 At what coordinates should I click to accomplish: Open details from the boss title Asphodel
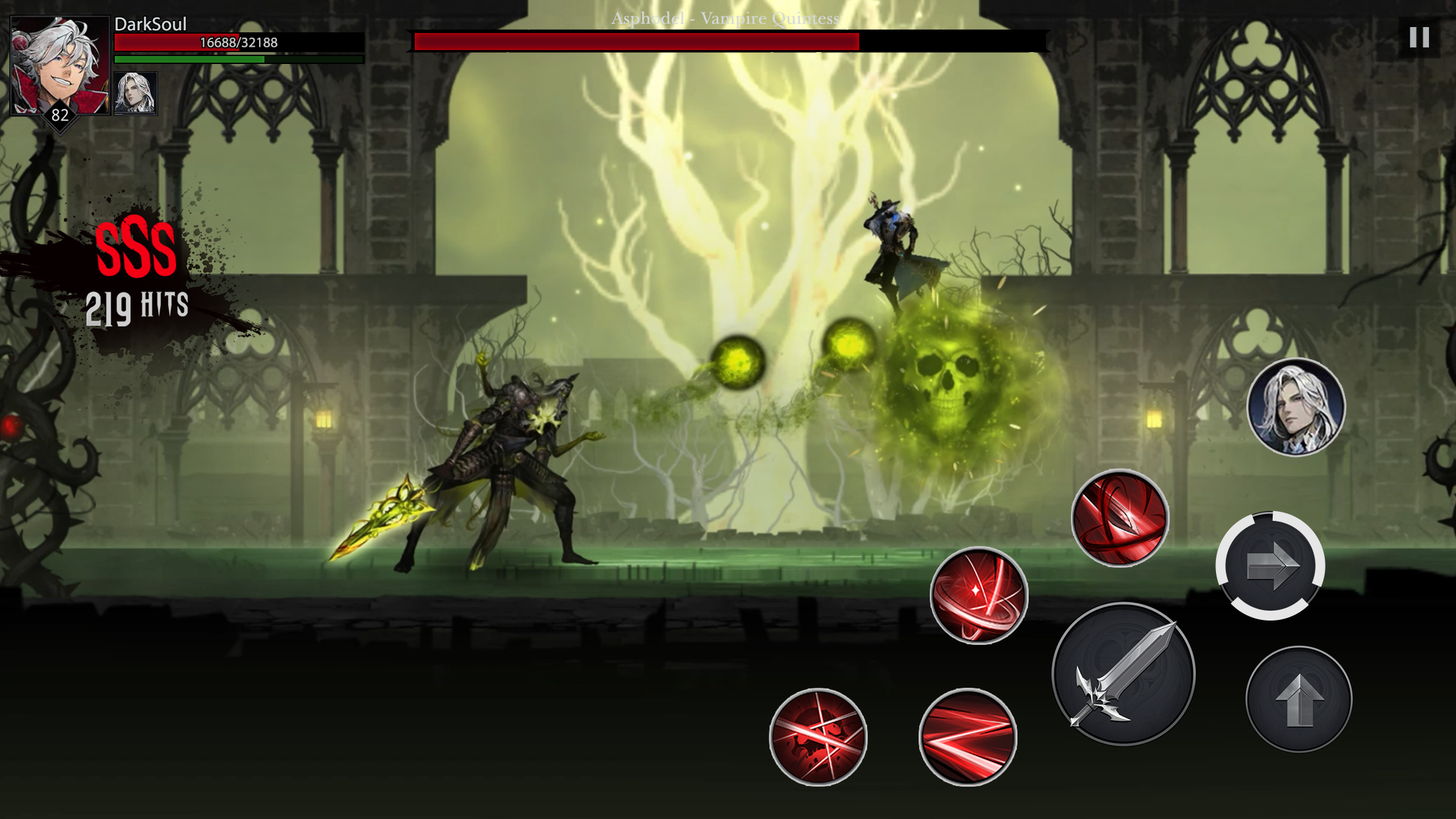pyautogui.click(x=725, y=20)
